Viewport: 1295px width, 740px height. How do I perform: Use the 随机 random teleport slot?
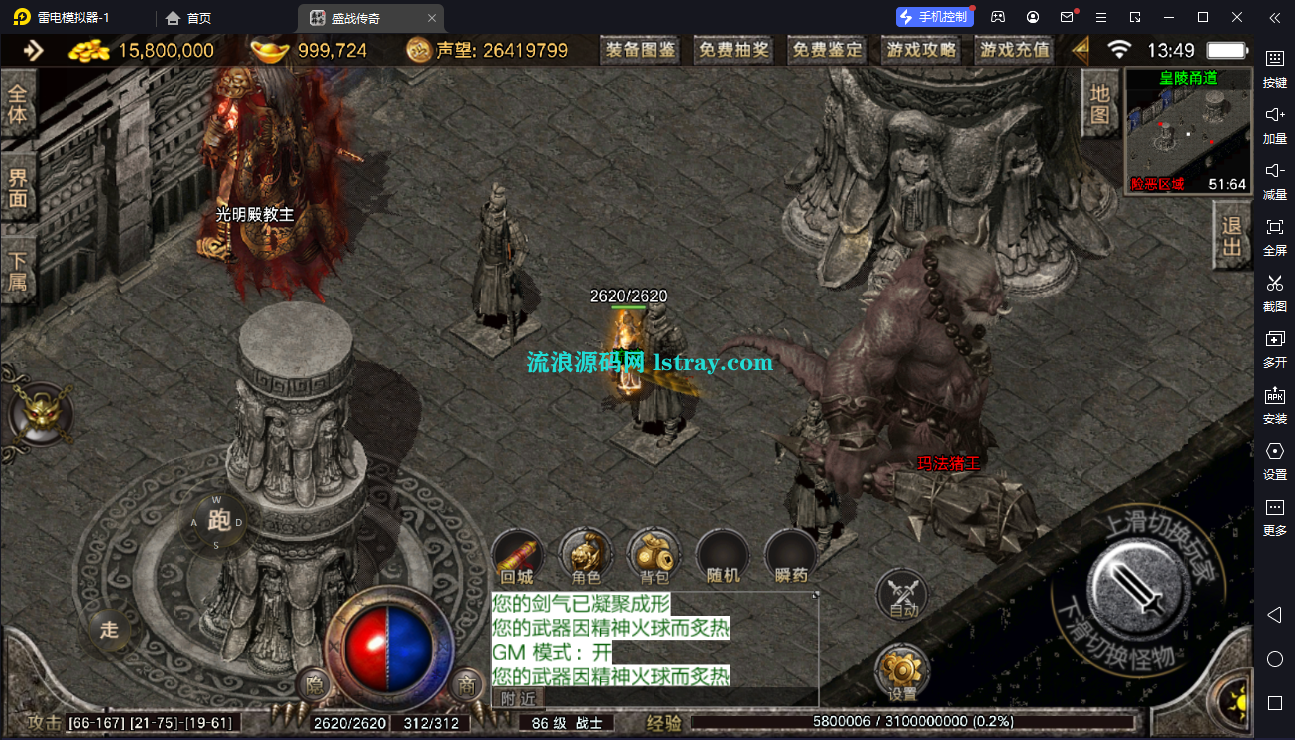[x=722, y=557]
